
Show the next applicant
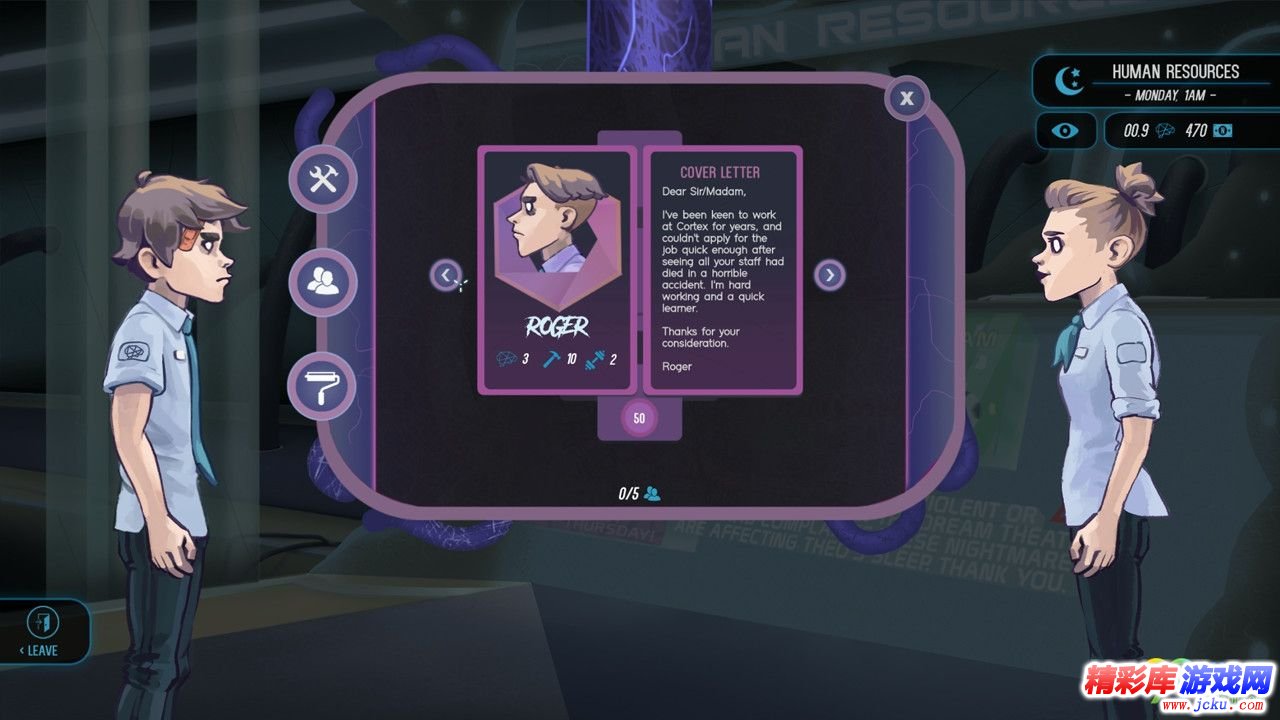pyautogui.click(x=829, y=275)
